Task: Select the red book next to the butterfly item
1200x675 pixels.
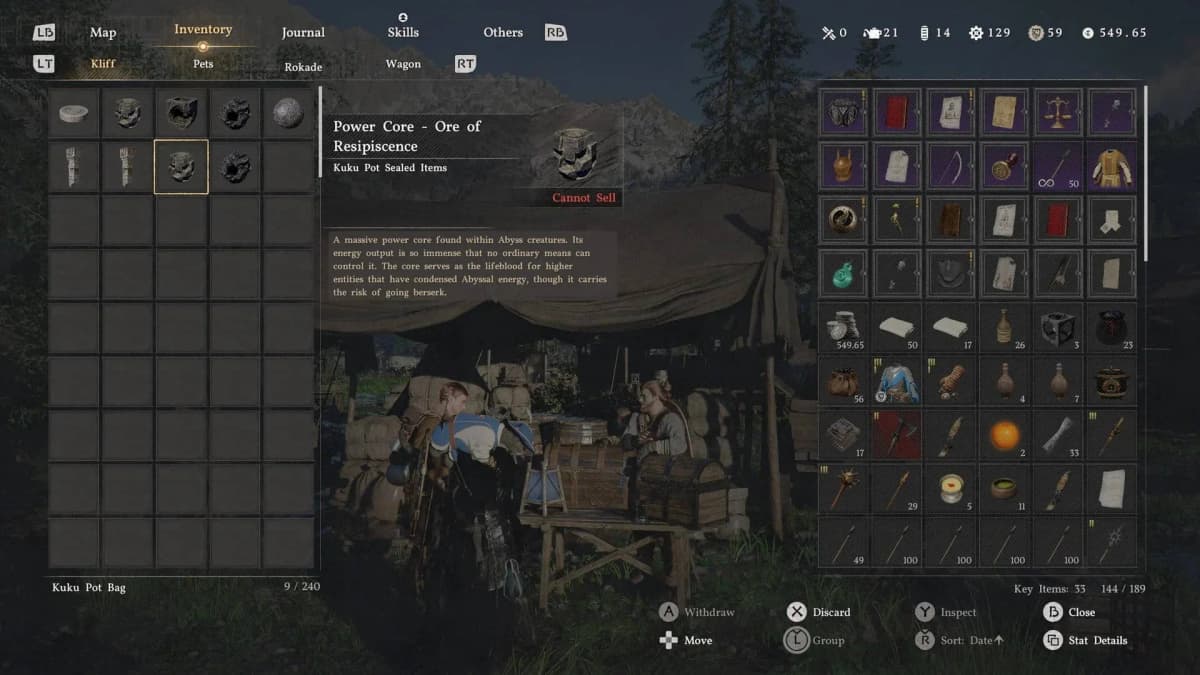Action: coord(897,112)
